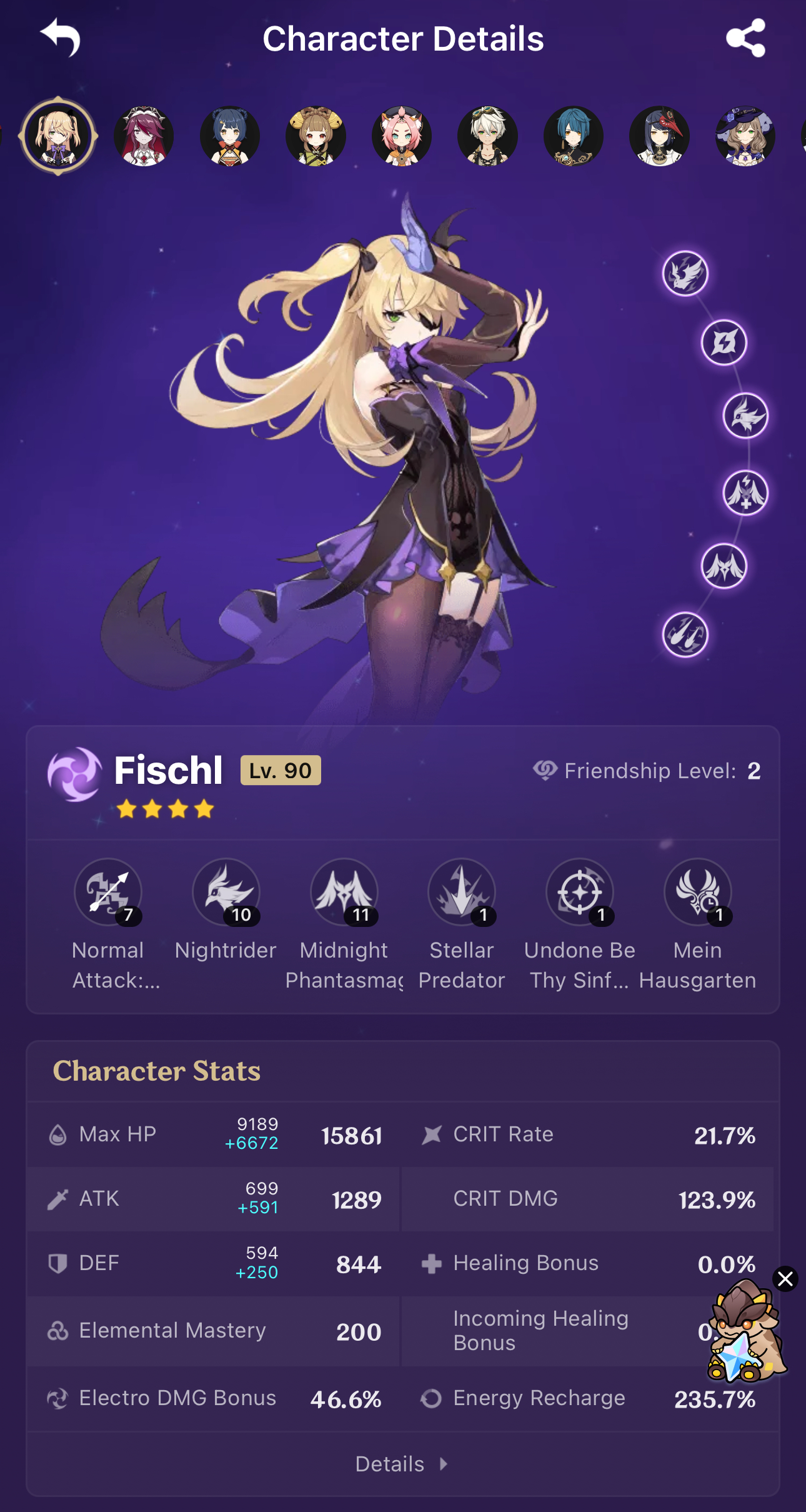Screen dimensions: 806x1512
Task: View the Midnight Phantasmagoria burst talent icon
Action: tap(344, 893)
